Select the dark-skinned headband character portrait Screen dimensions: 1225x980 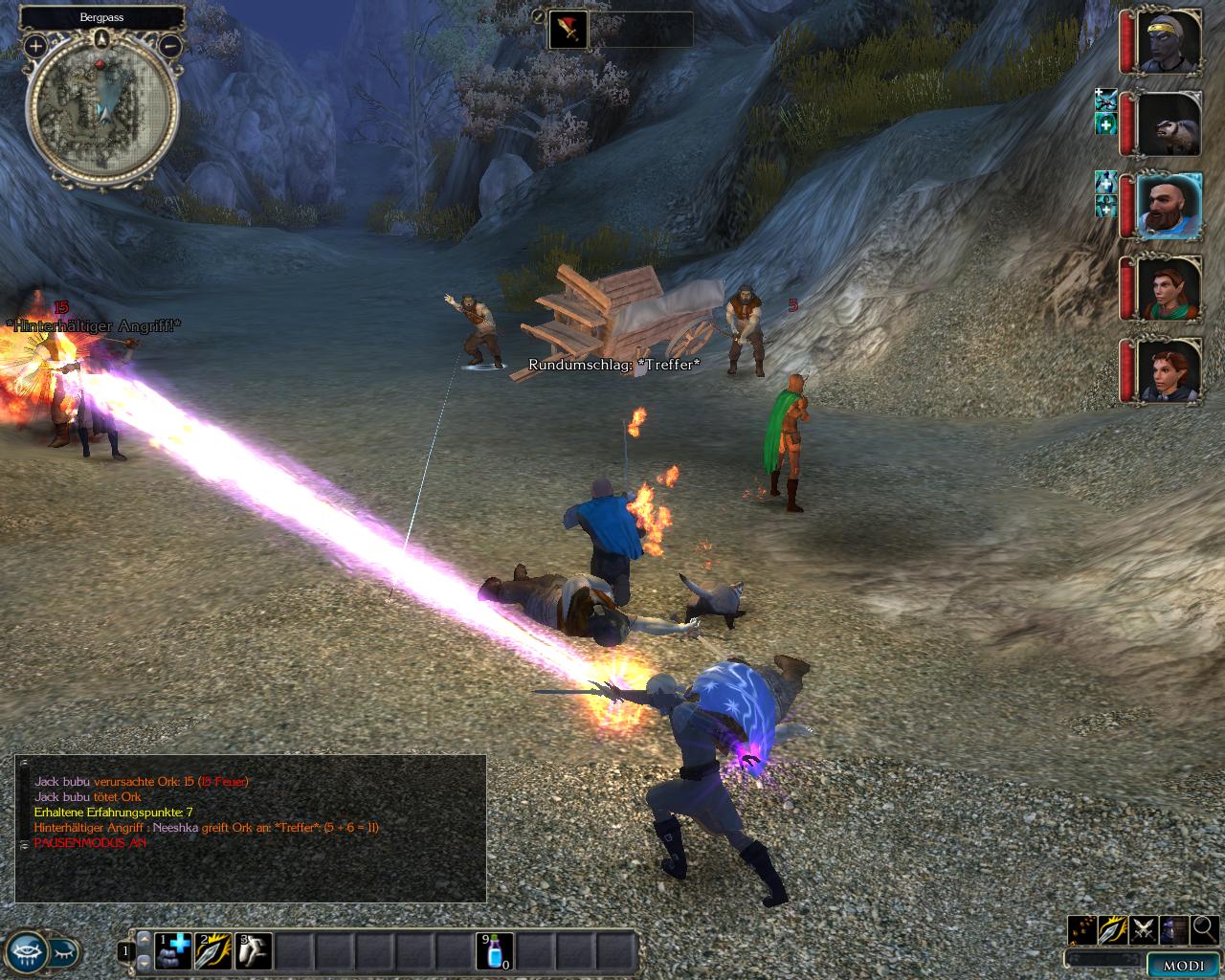[1169, 42]
